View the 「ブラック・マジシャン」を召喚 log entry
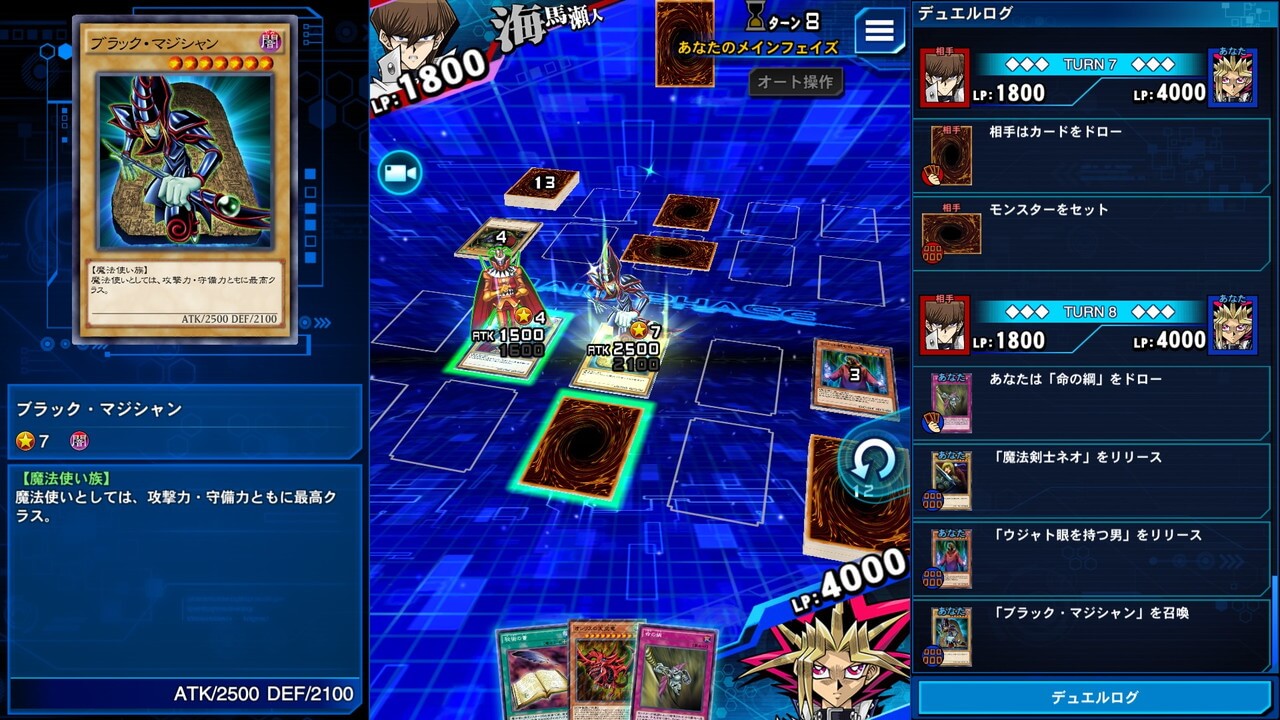Screen dimensions: 1280x720 click(1094, 636)
